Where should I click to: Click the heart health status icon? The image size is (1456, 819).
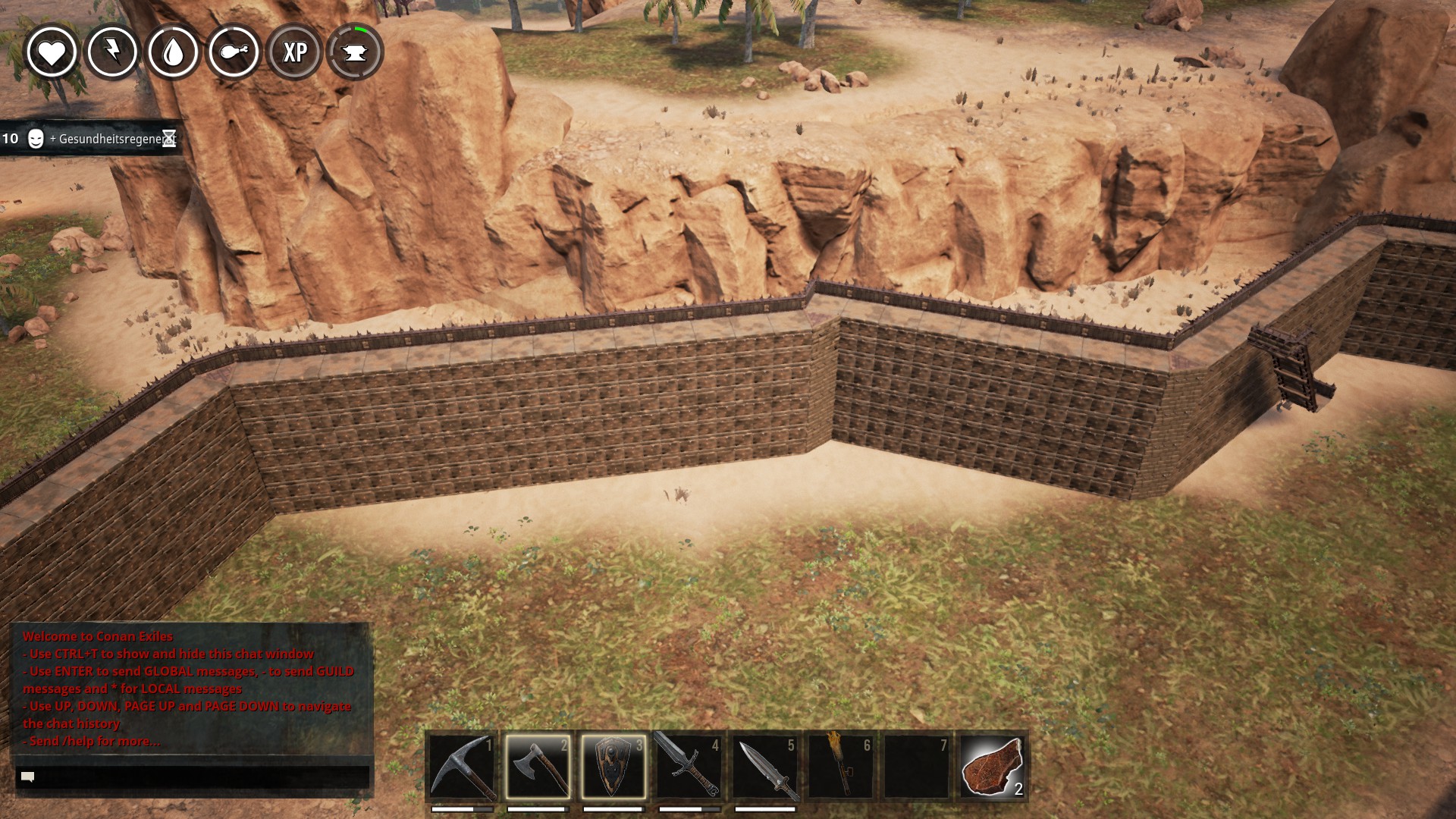tap(52, 52)
